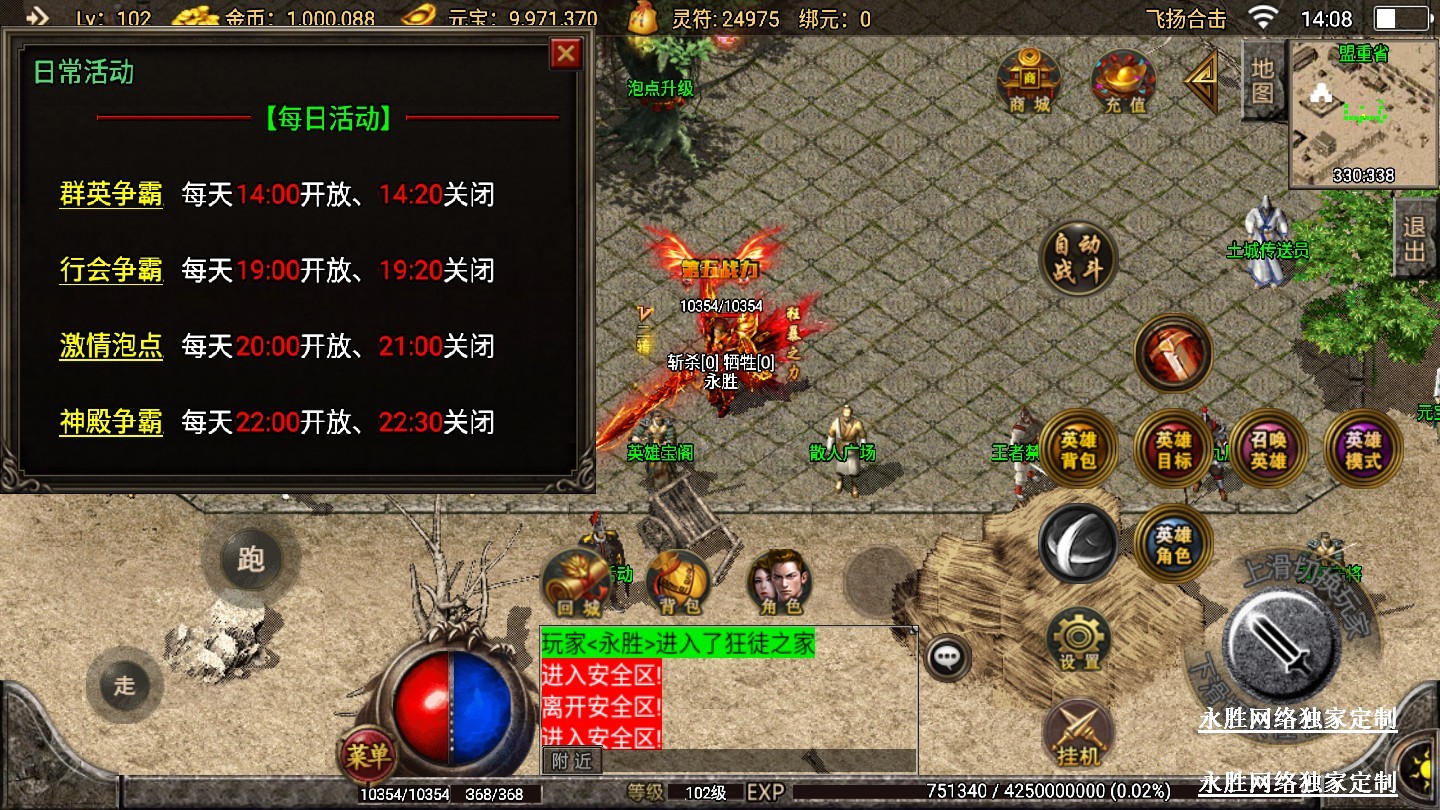Choose the 神殿争霸 activity link

(111, 422)
